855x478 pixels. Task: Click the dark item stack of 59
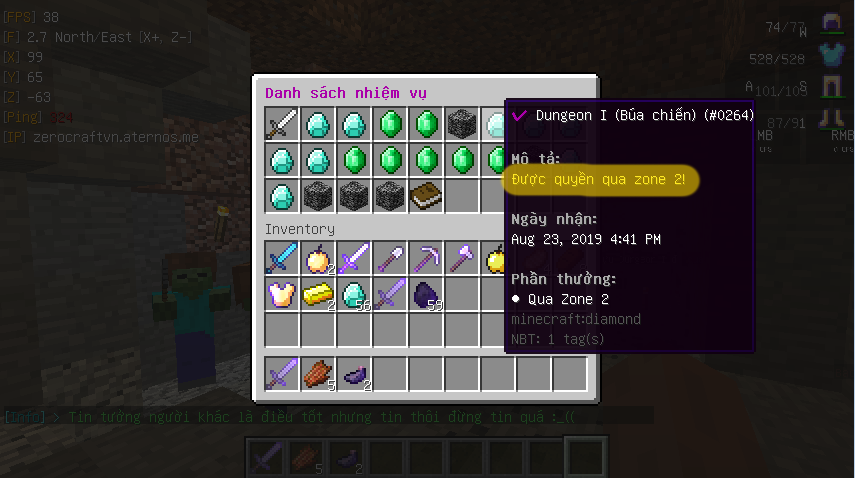426,294
